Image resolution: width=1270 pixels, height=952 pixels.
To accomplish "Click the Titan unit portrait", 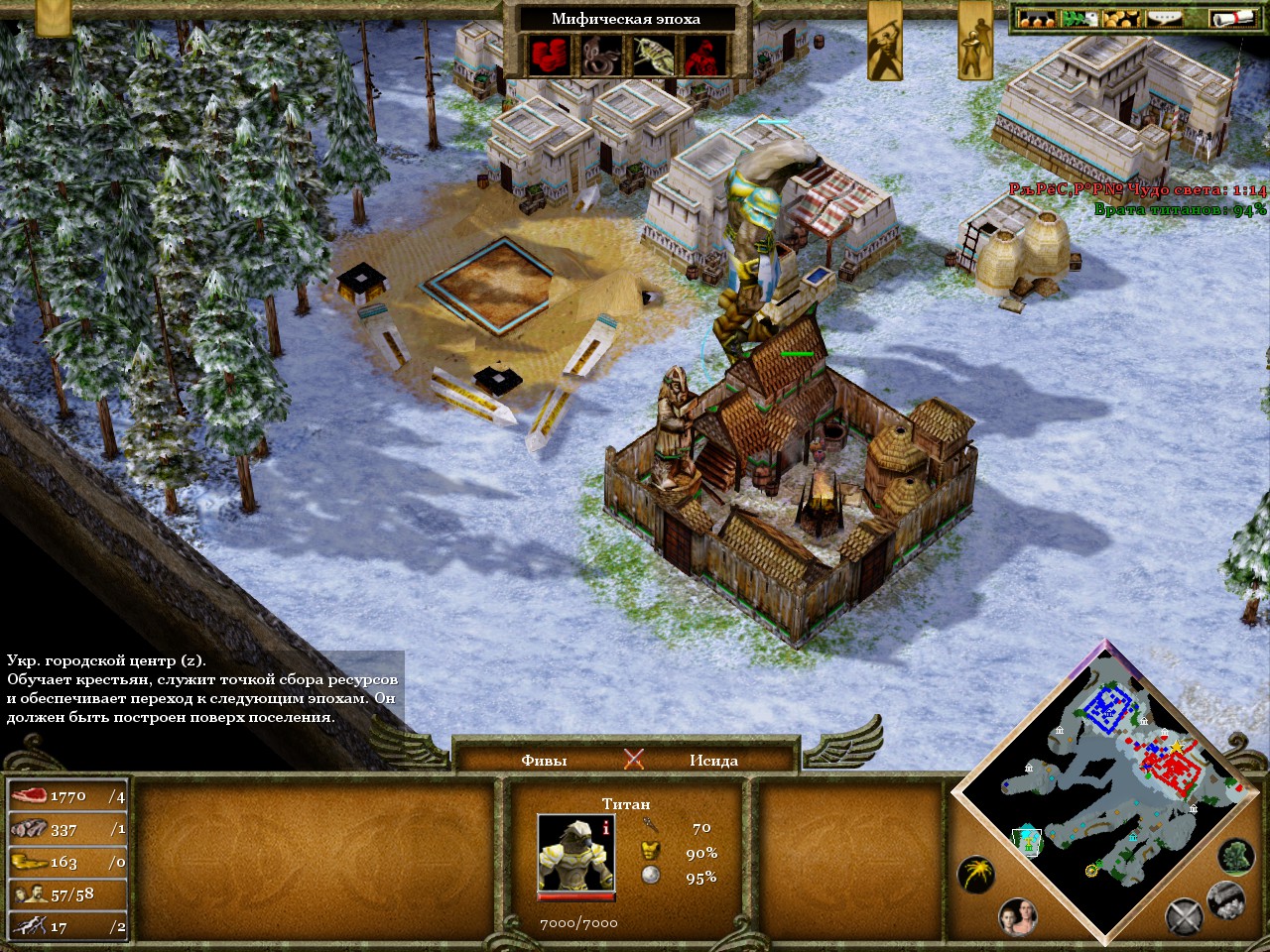I will (576, 853).
